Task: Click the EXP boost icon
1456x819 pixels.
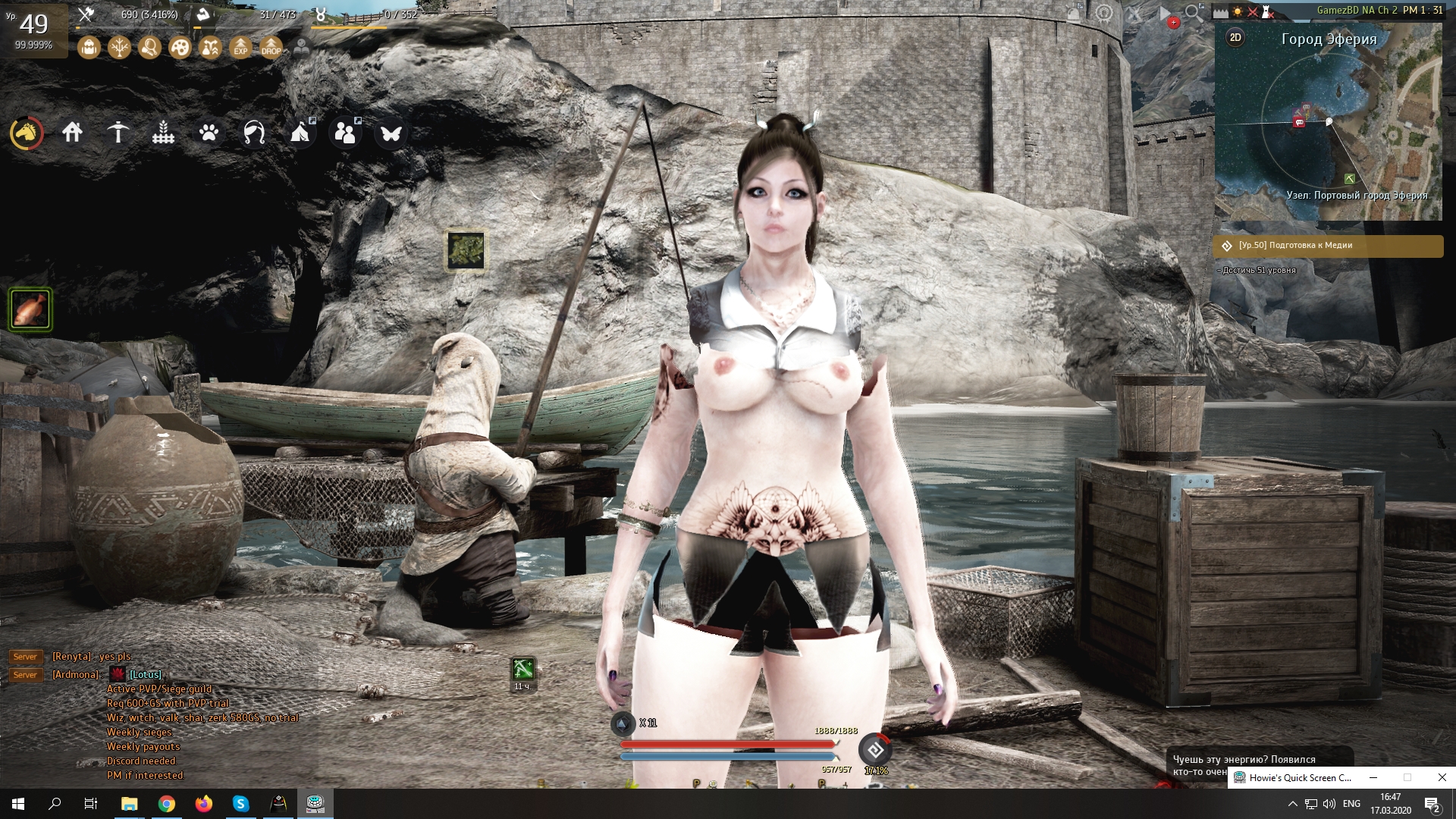Action: [240, 48]
